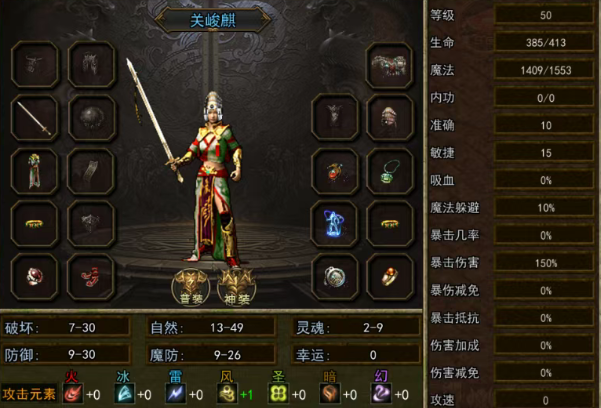Select the glowing blue figure item slot

click(334, 221)
